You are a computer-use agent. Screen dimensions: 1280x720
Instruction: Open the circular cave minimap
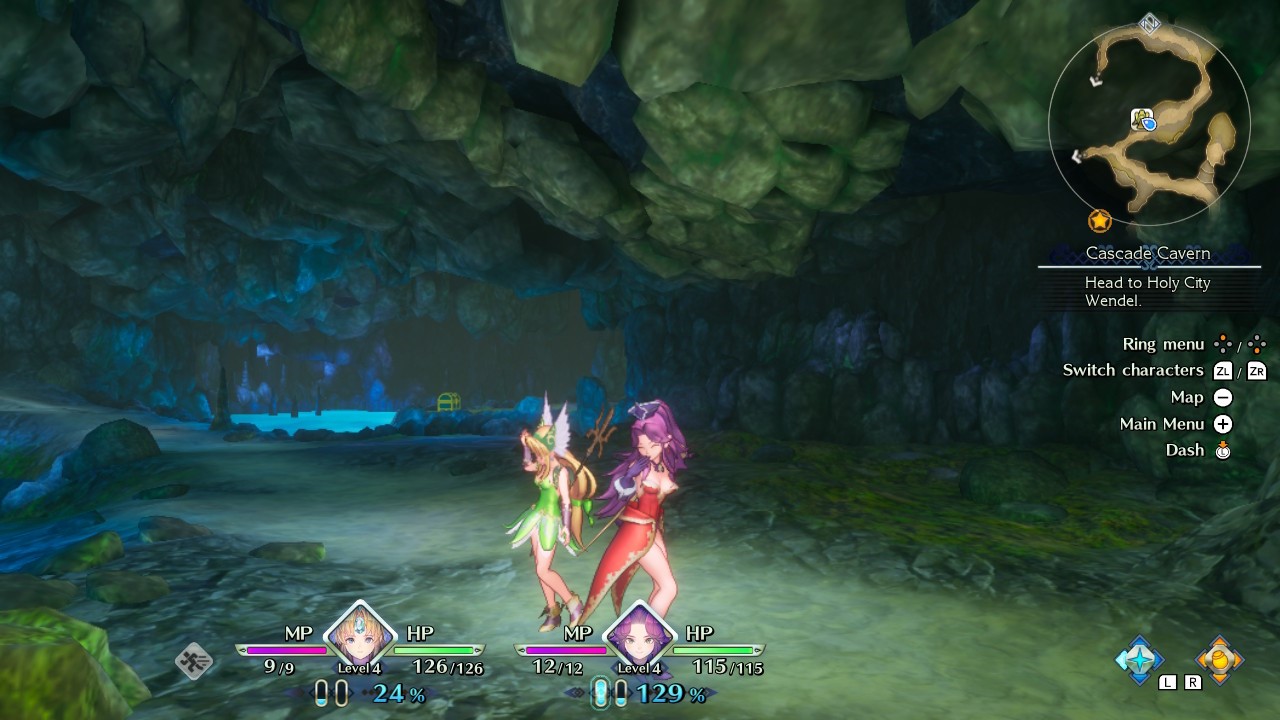1148,125
